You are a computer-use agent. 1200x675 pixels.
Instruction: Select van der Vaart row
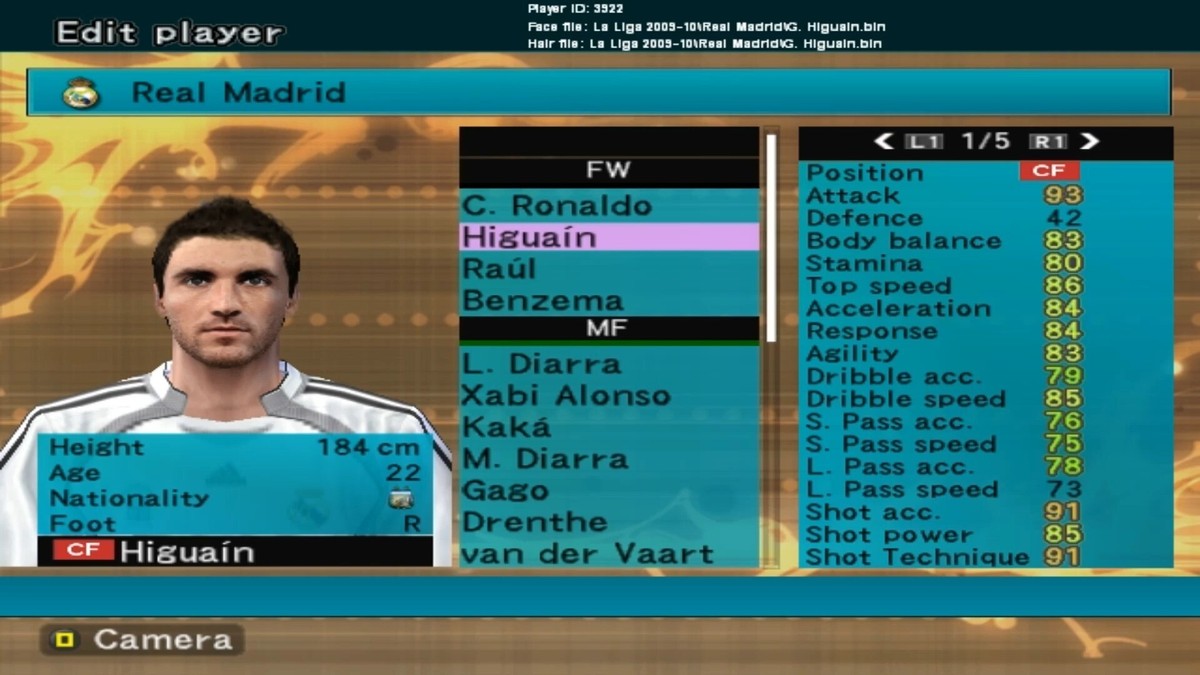(x=608, y=553)
